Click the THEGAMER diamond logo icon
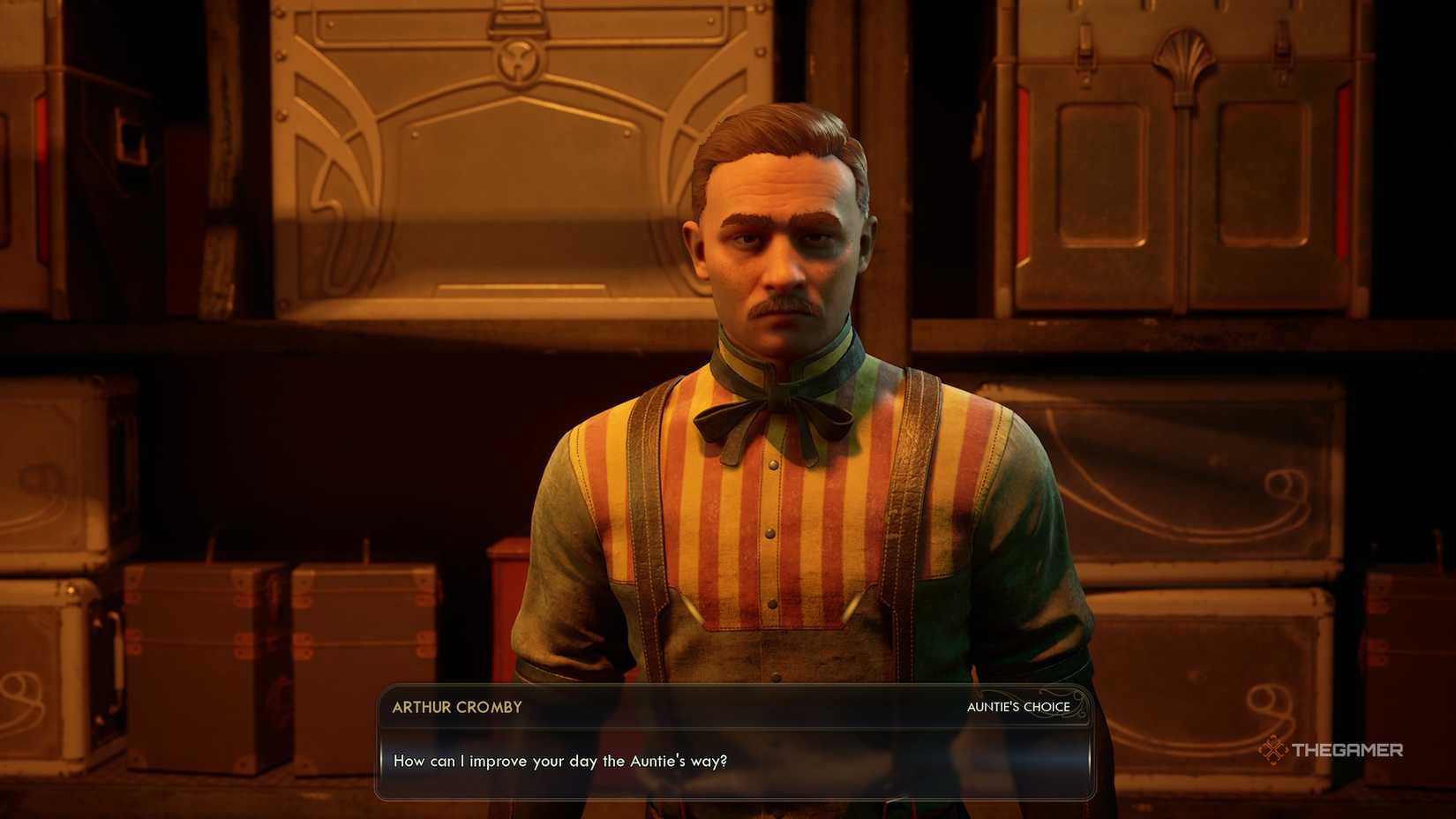The width and height of the screenshot is (1456, 819). [x=1273, y=752]
